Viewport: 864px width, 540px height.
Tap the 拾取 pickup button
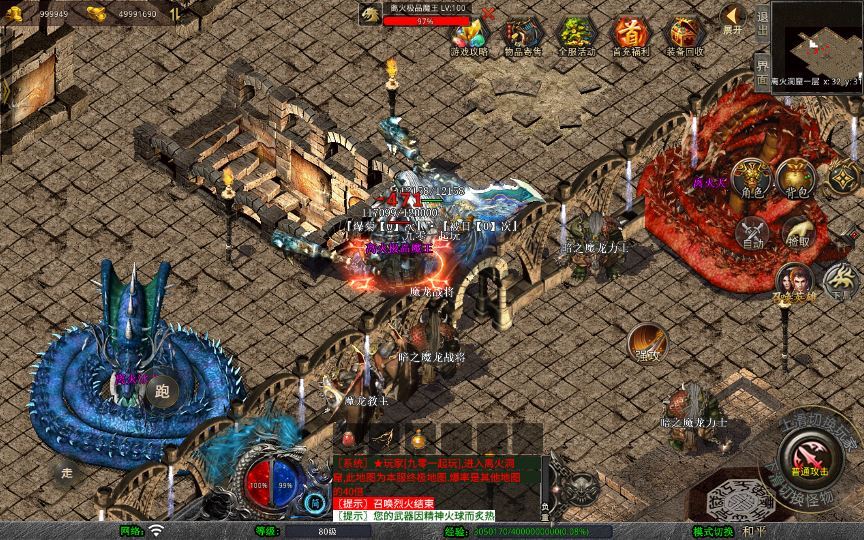coord(797,233)
